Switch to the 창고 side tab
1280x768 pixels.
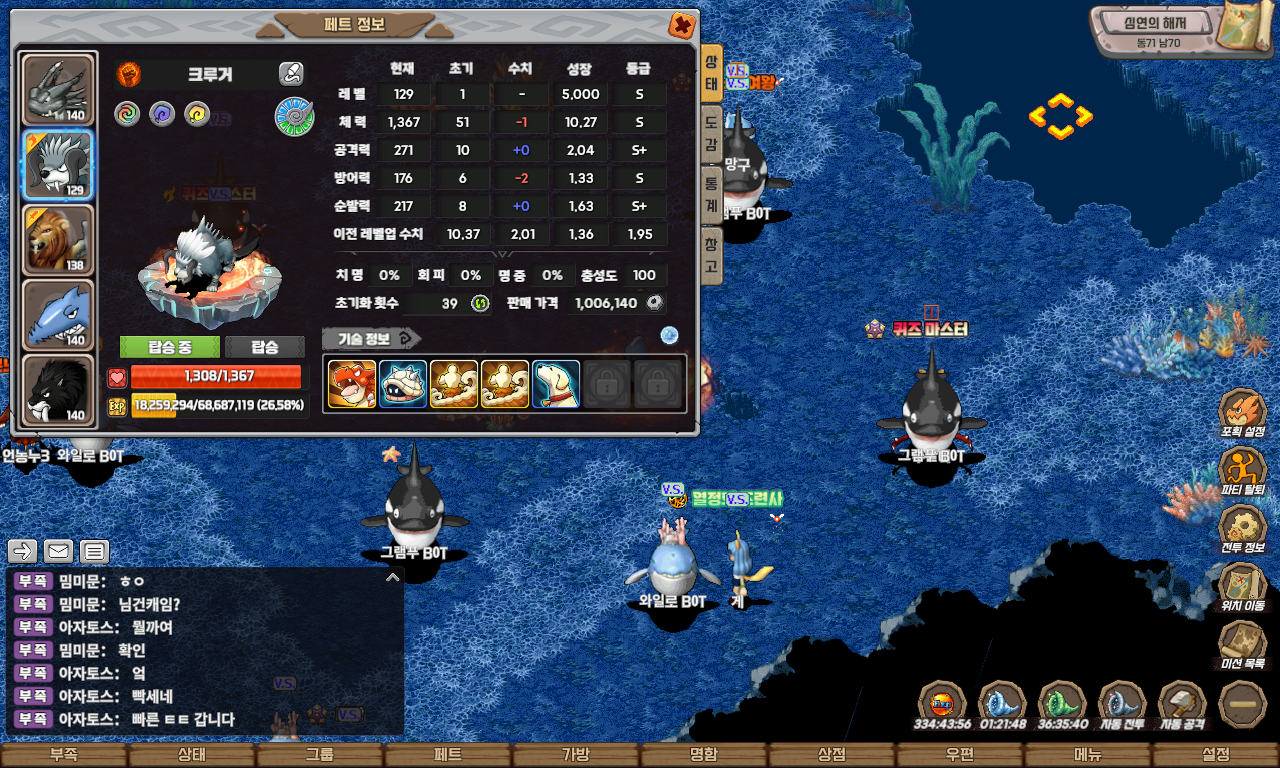(x=711, y=254)
